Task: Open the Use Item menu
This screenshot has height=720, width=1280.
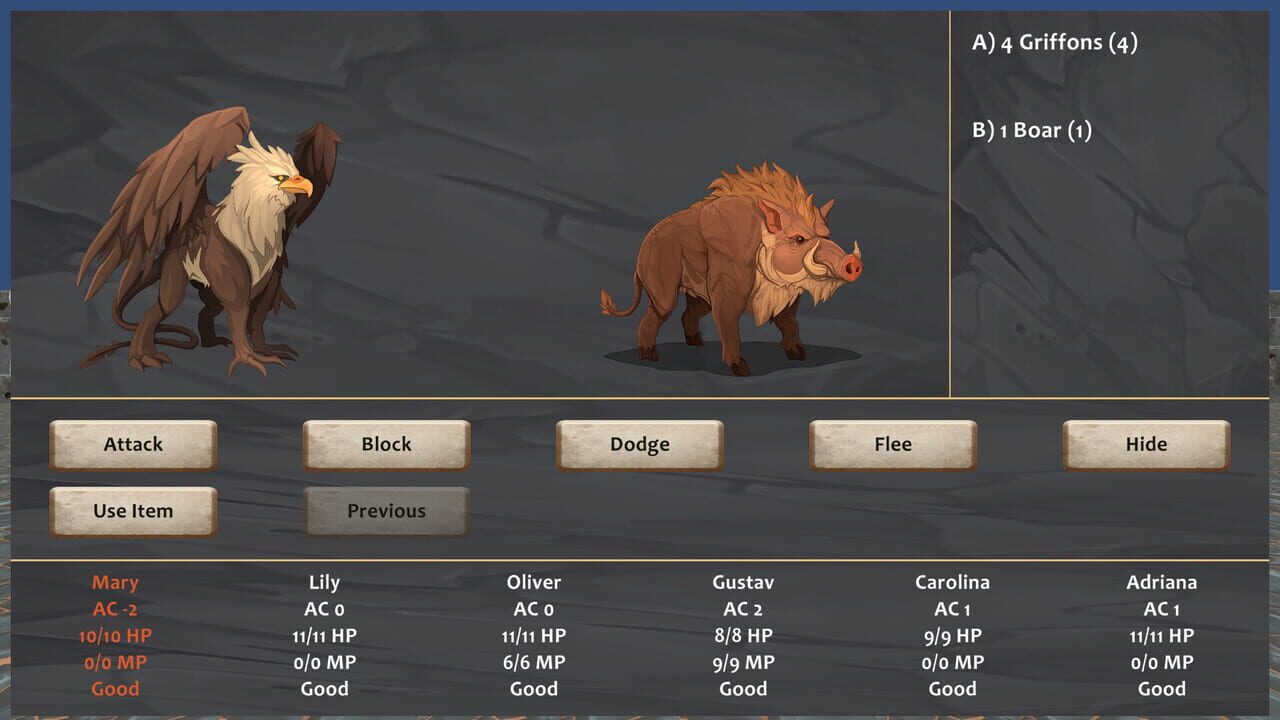Action: [x=133, y=510]
